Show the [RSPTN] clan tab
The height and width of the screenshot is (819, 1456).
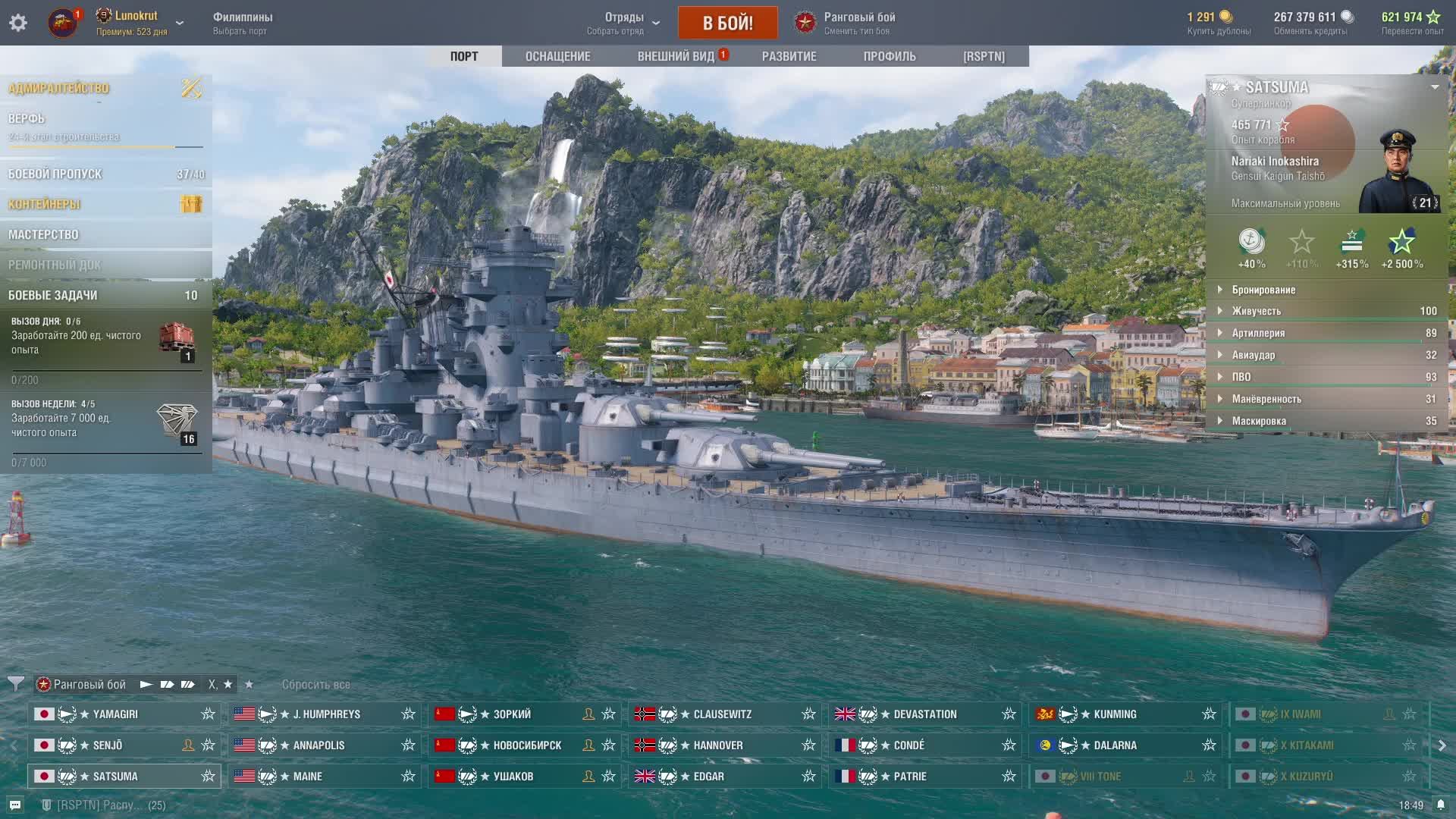984,56
